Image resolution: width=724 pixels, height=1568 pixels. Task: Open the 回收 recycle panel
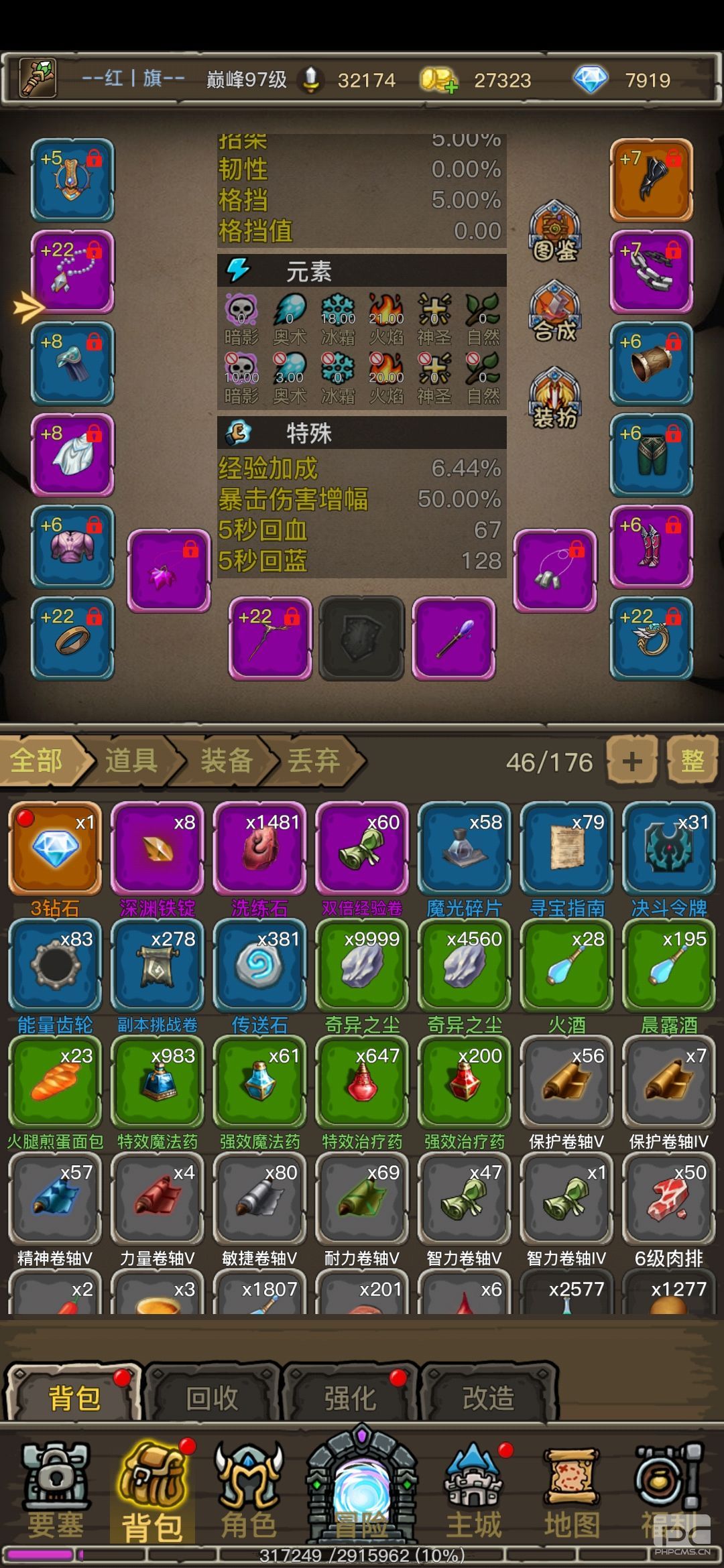(x=213, y=1398)
